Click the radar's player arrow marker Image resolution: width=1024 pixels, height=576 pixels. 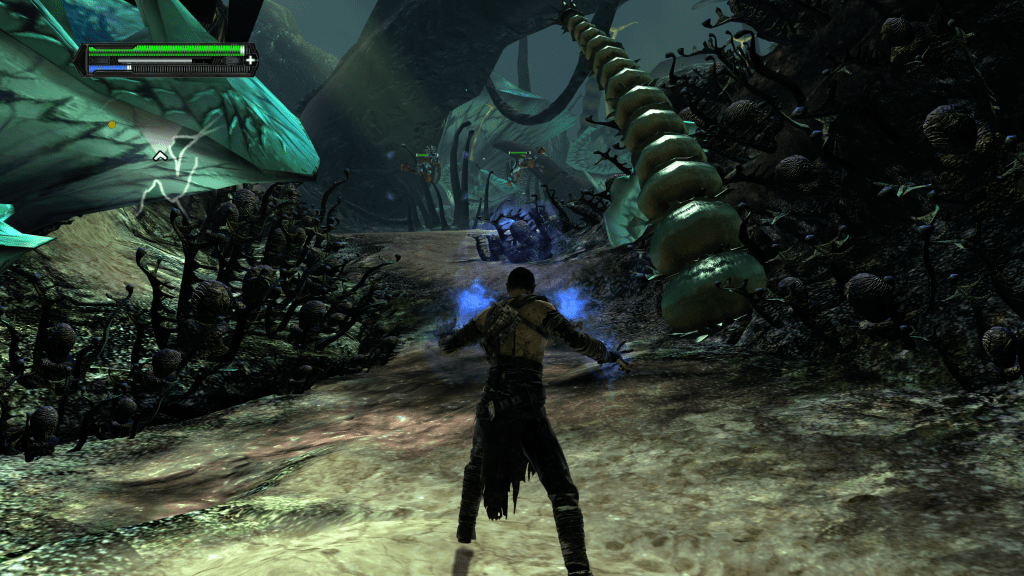click(159, 155)
